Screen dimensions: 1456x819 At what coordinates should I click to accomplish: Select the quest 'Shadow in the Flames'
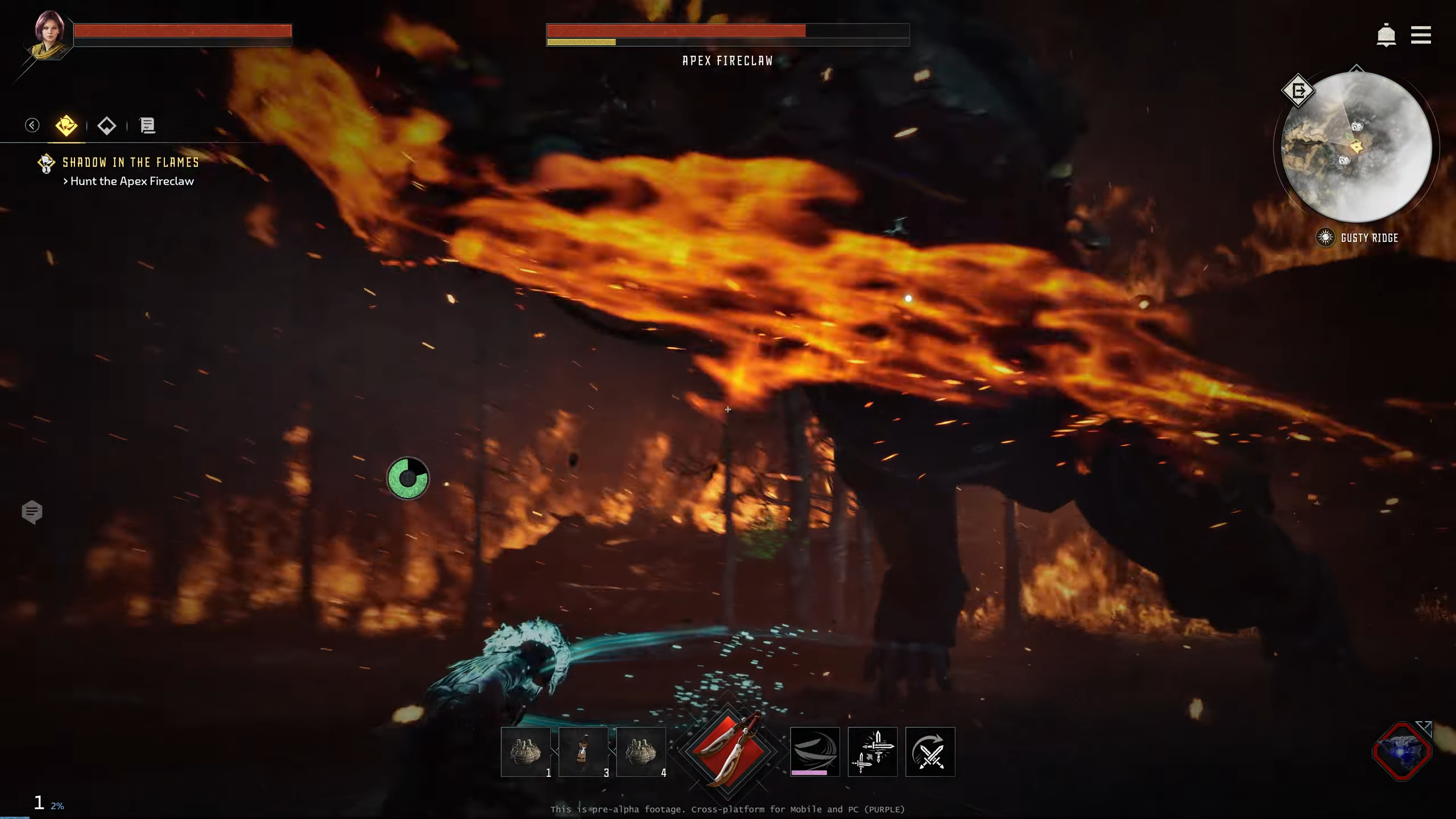coord(130,162)
